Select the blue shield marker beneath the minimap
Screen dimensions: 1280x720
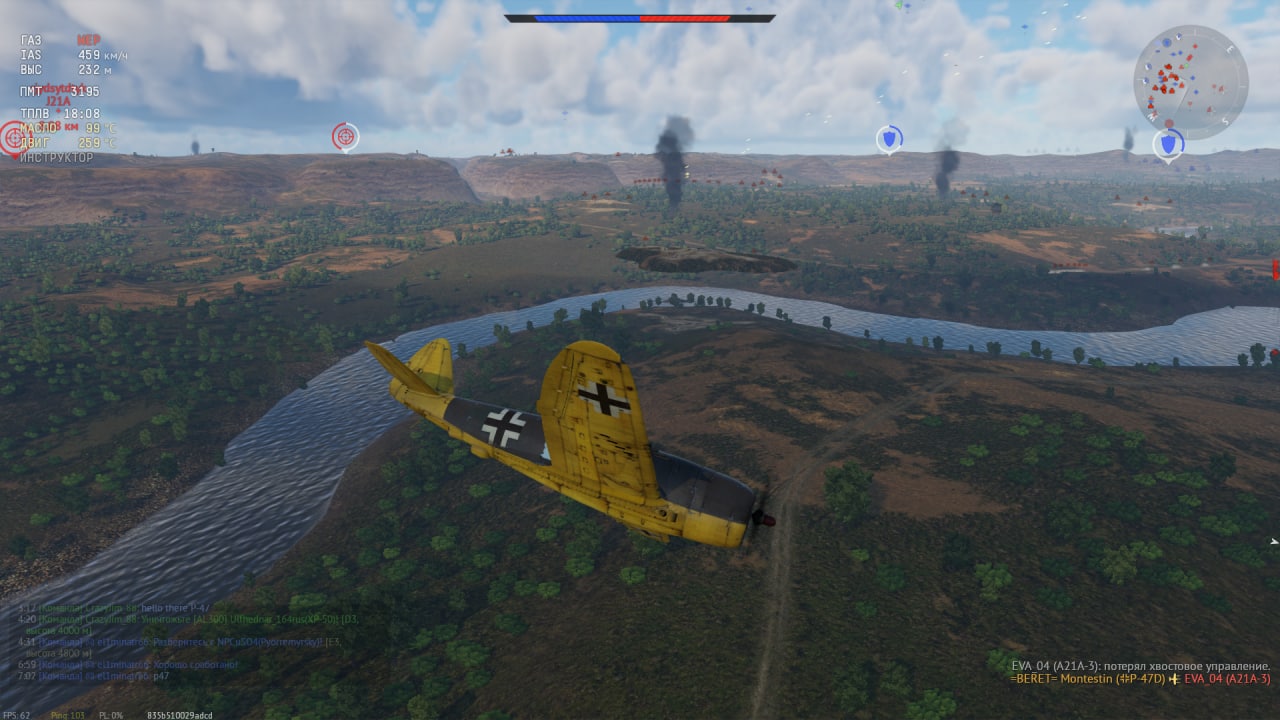point(1168,145)
